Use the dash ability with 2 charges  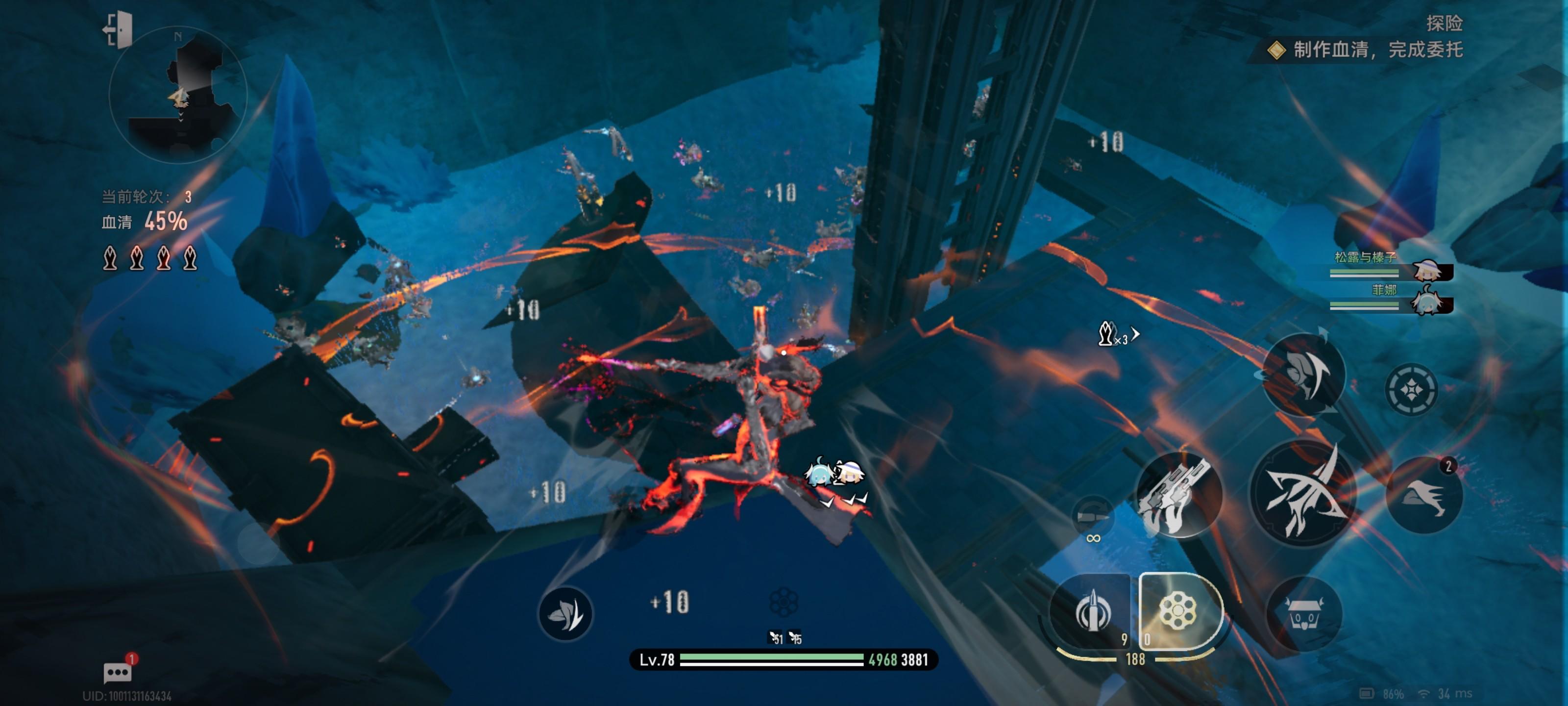[x=1424, y=496]
